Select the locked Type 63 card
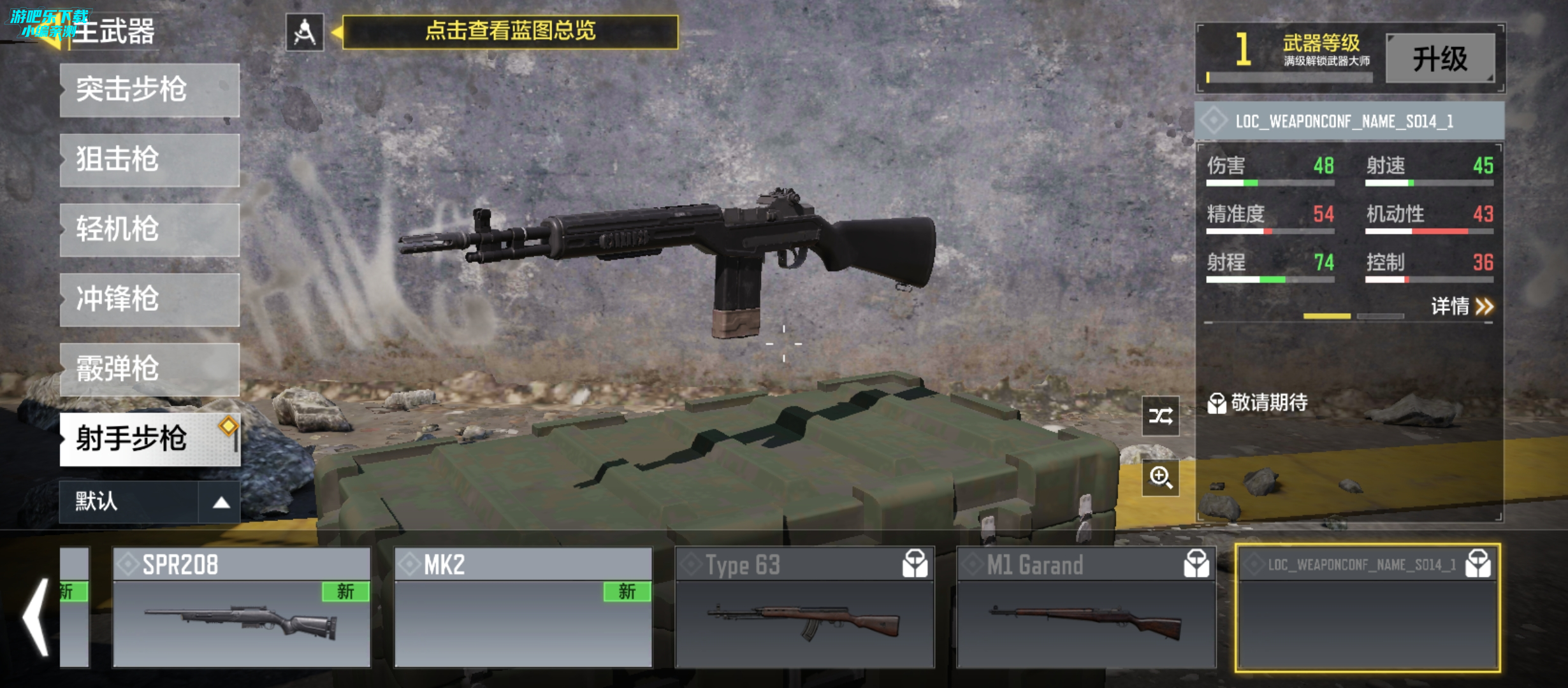1568x688 pixels. point(804,607)
